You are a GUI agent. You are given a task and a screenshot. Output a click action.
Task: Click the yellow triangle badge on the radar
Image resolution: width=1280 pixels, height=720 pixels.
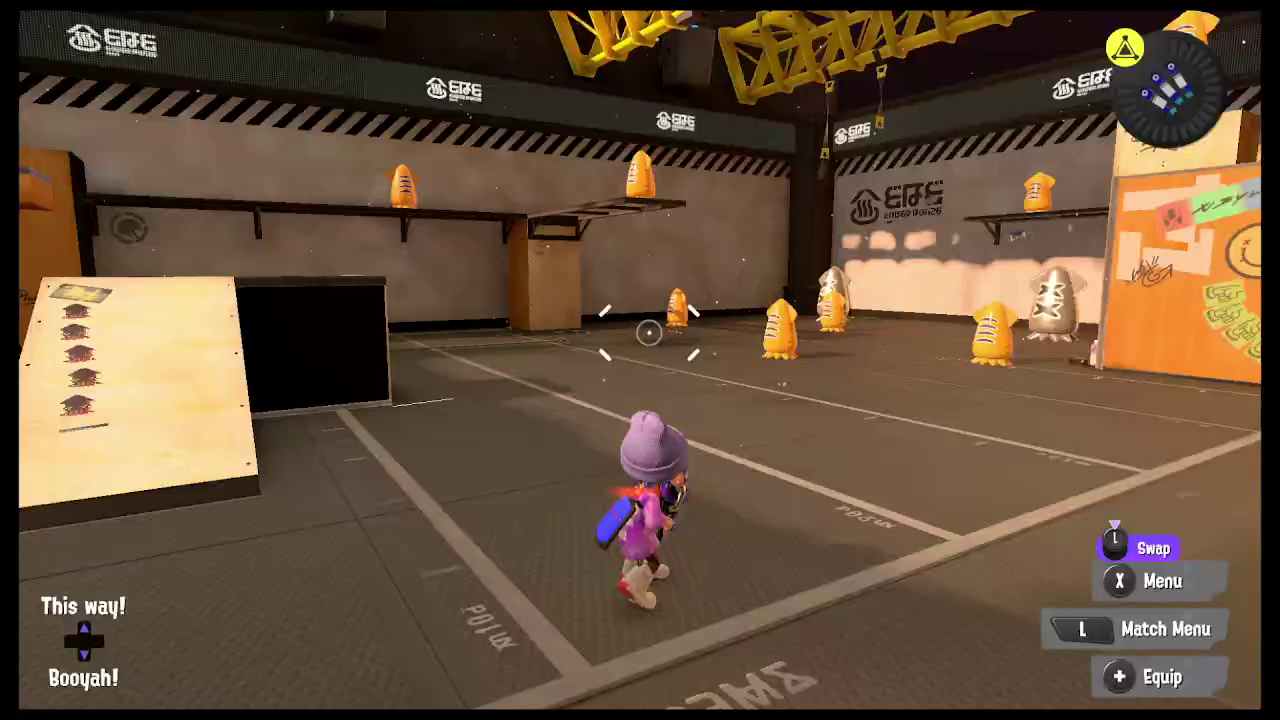pyautogui.click(x=1124, y=46)
